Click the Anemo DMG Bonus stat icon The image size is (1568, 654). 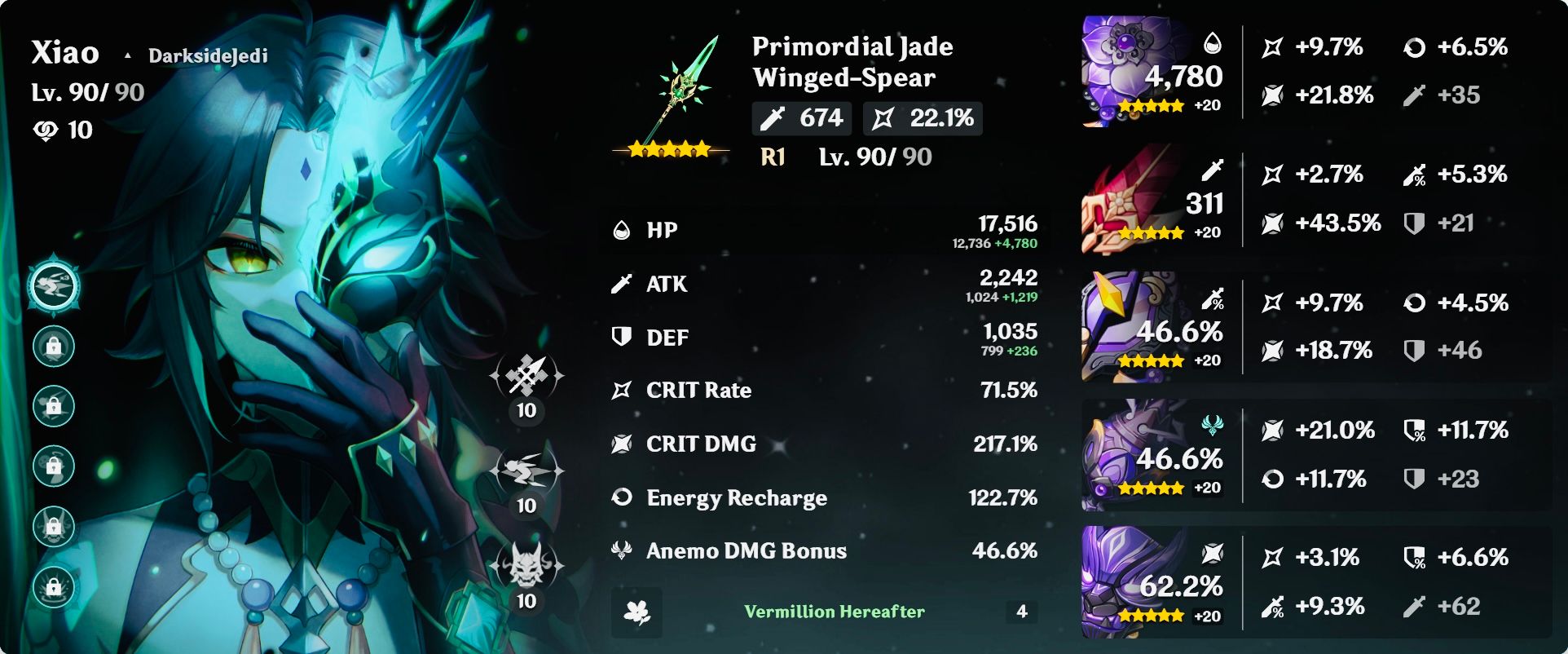[619, 550]
